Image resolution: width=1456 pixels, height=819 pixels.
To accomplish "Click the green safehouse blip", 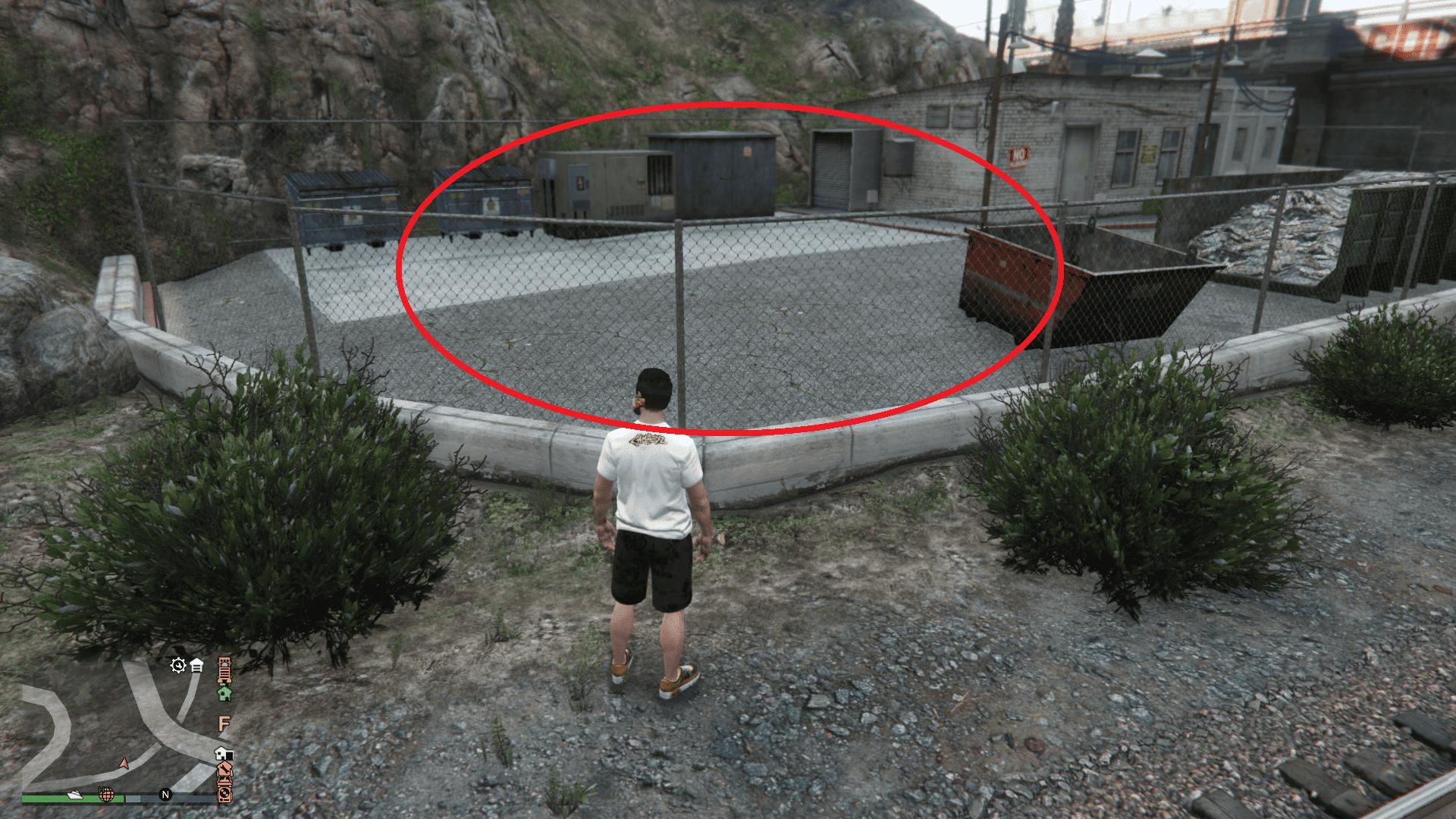I will coord(224,694).
